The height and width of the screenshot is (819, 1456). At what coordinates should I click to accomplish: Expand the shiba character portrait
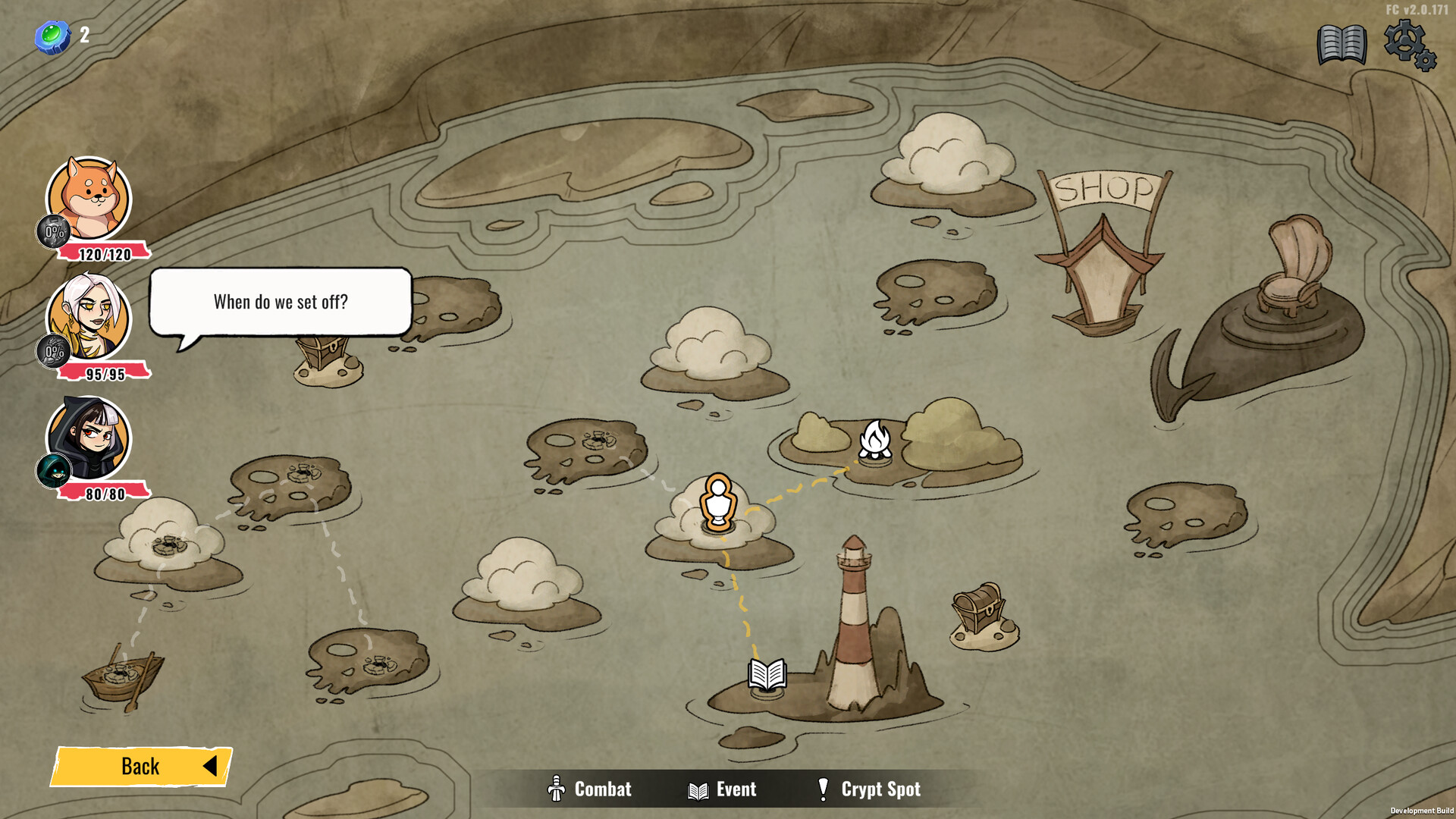tap(87, 197)
